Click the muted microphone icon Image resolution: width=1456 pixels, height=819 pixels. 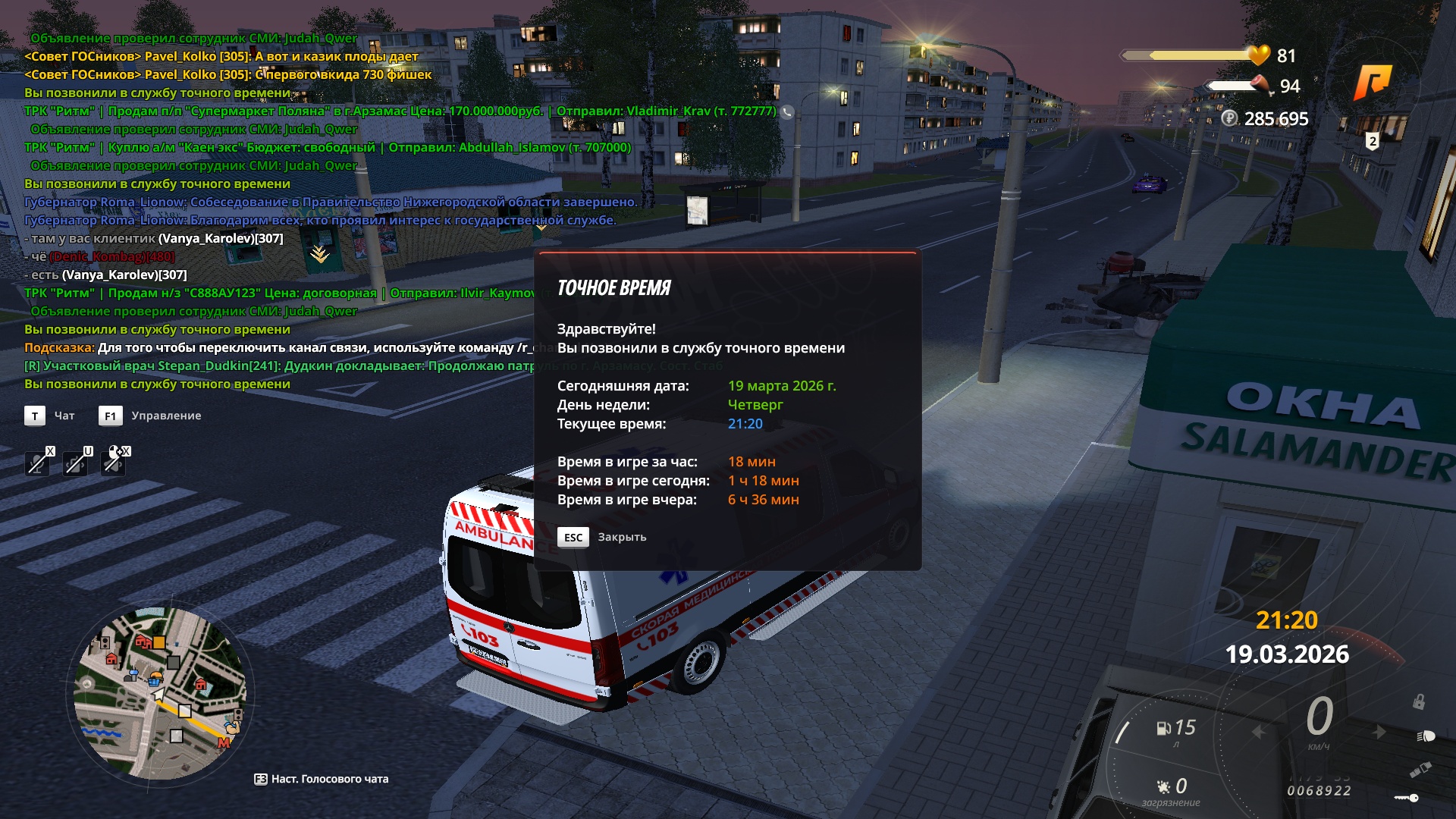pos(37,462)
